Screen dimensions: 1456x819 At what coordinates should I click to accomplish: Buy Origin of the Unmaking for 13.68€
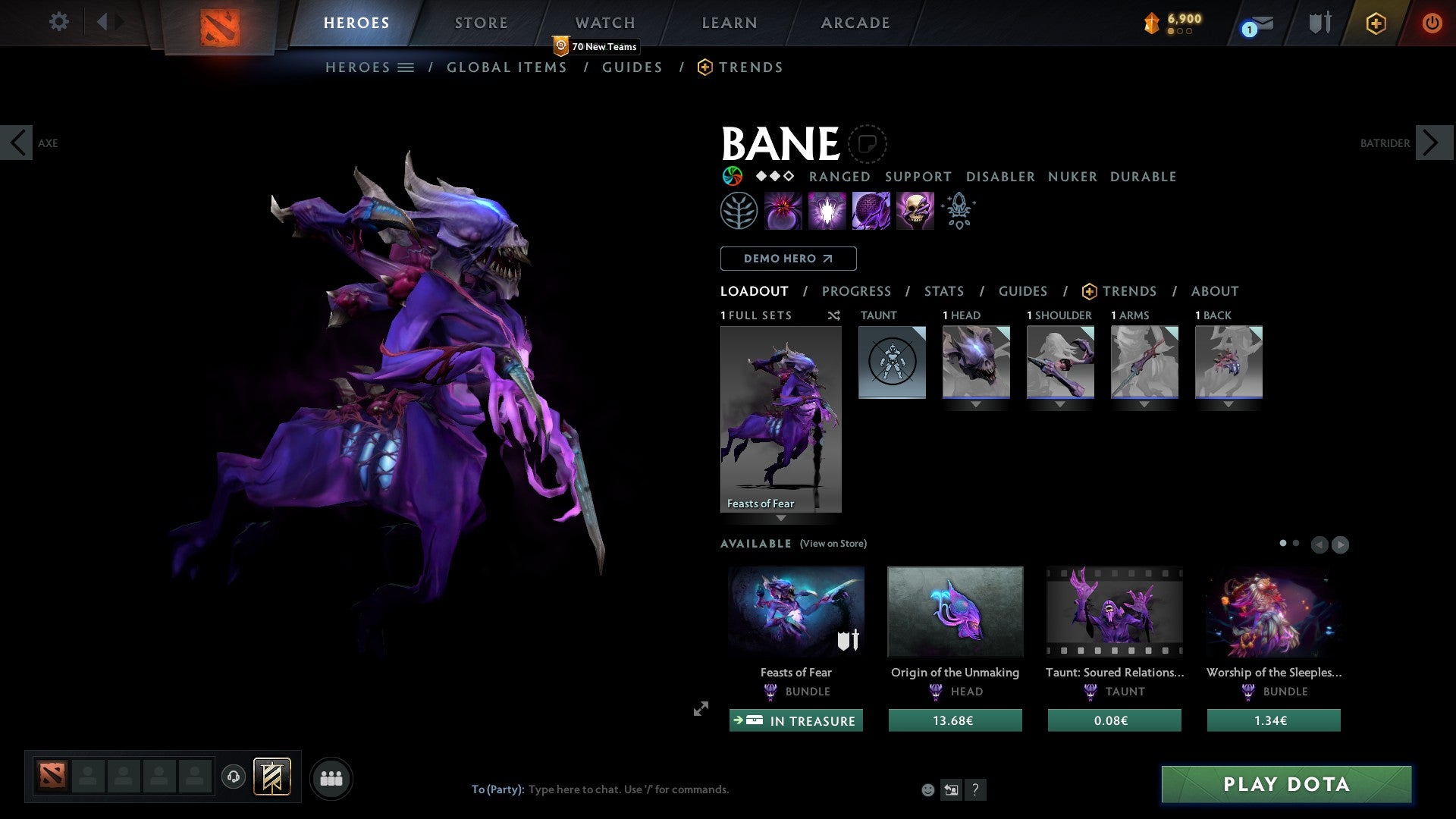click(x=955, y=720)
